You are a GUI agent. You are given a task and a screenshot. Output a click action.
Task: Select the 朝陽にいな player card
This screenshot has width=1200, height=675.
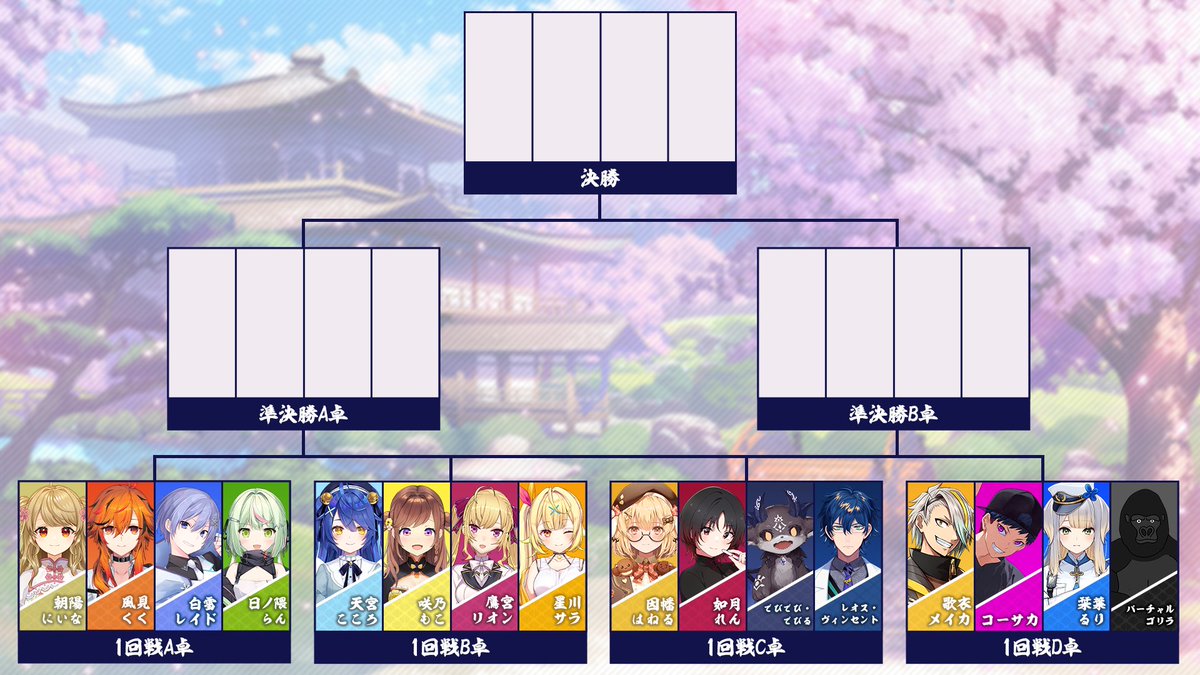[x=52, y=555]
